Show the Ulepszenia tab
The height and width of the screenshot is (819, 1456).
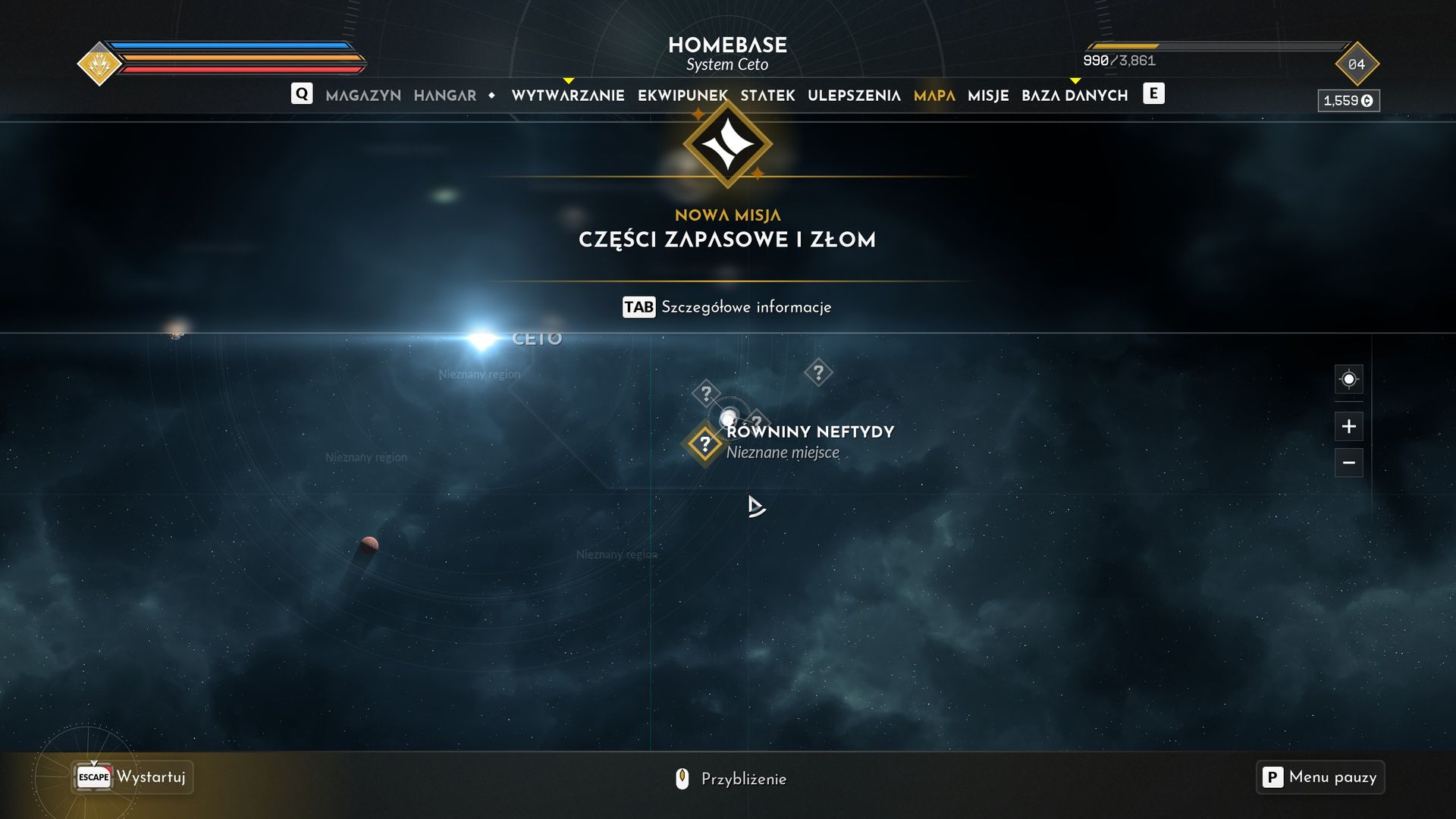click(x=854, y=96)
